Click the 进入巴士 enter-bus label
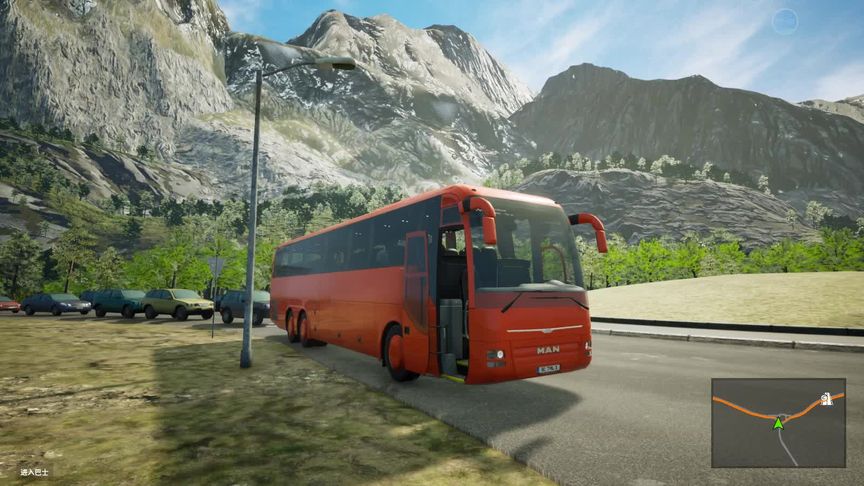 click(34, 471)
